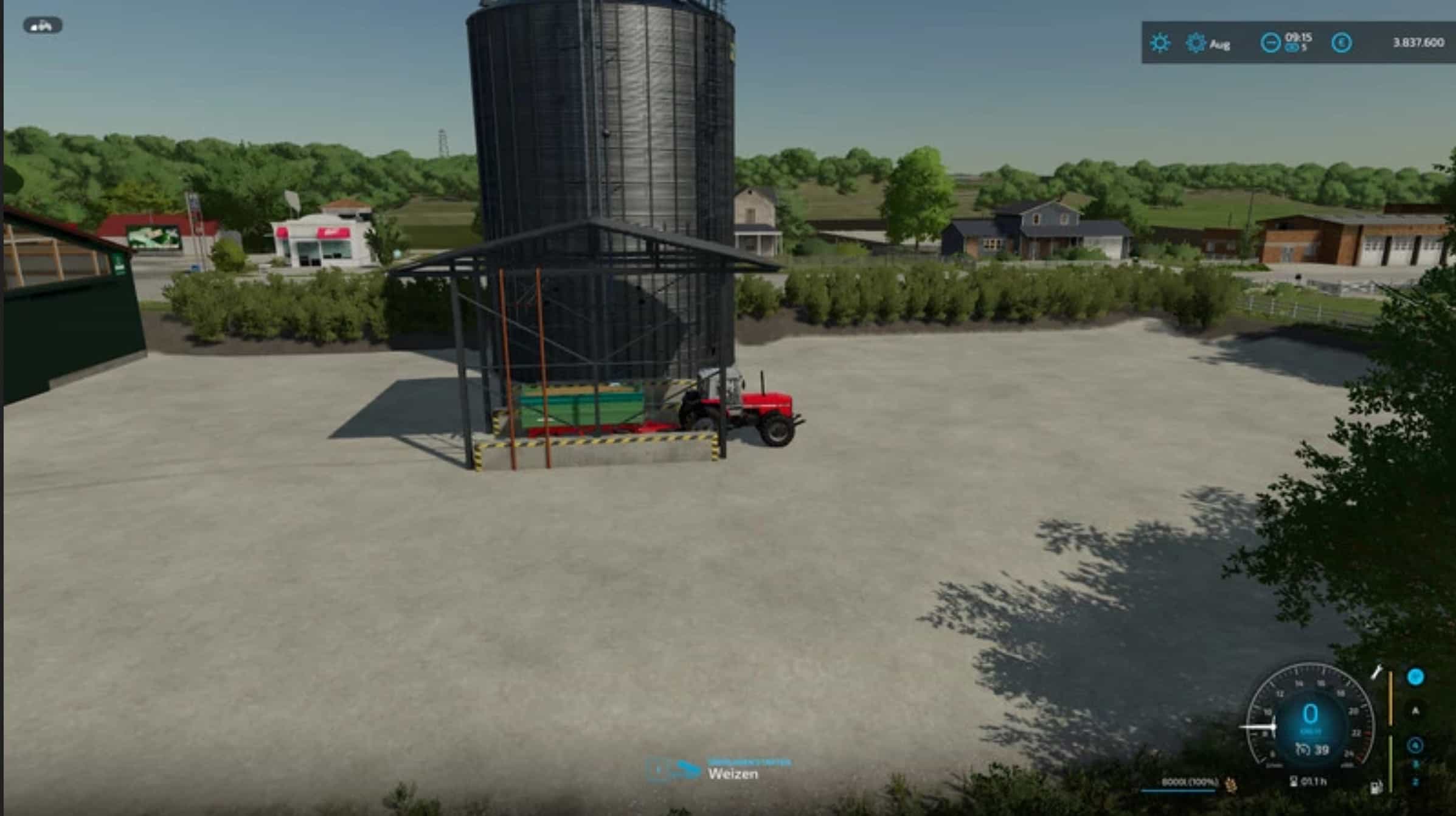Select the August season icon
This screenshot has width=1456, height=816.
[x=1196, y=43]
